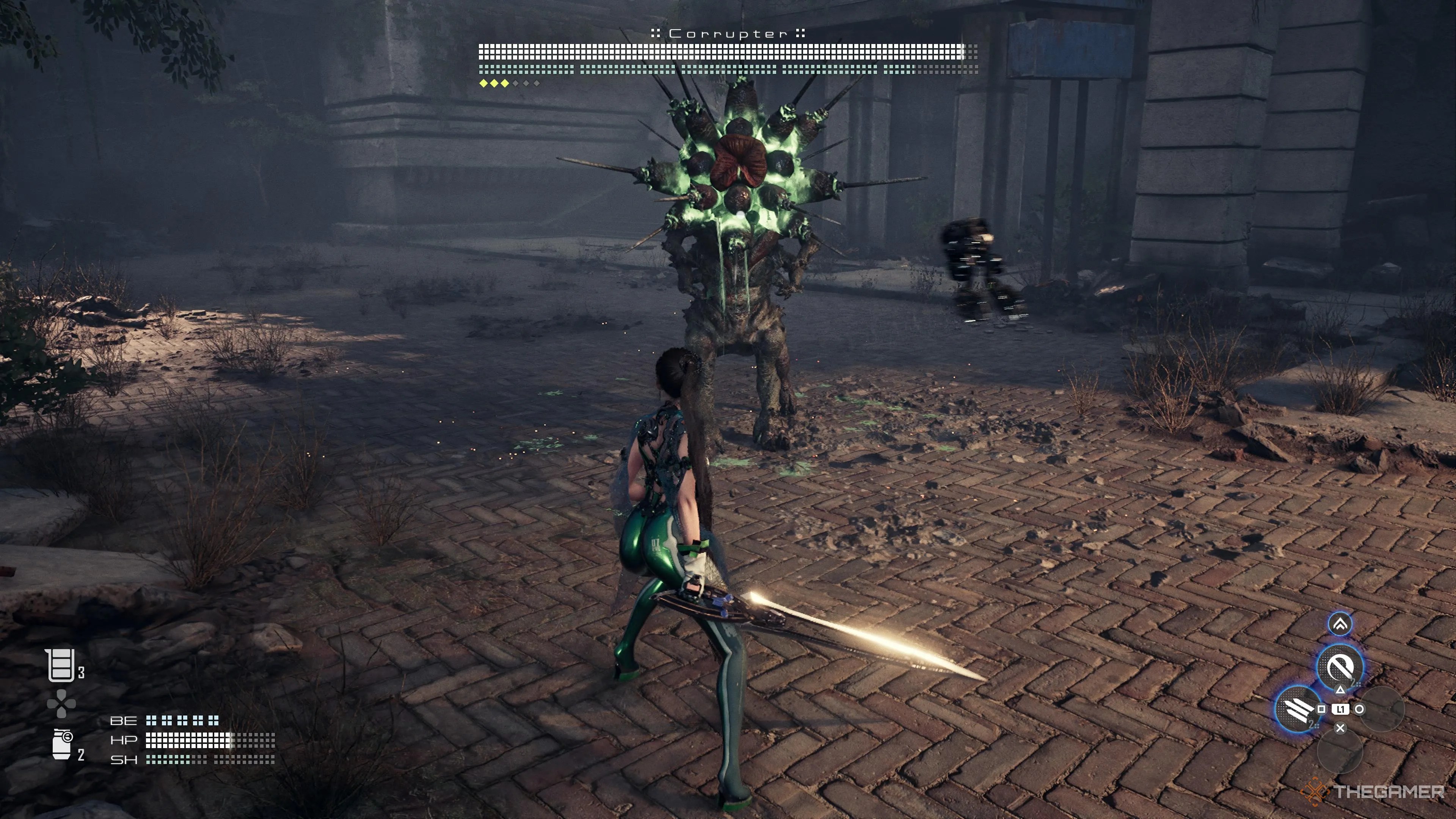Click the BE stat label text

coord(124,721)
